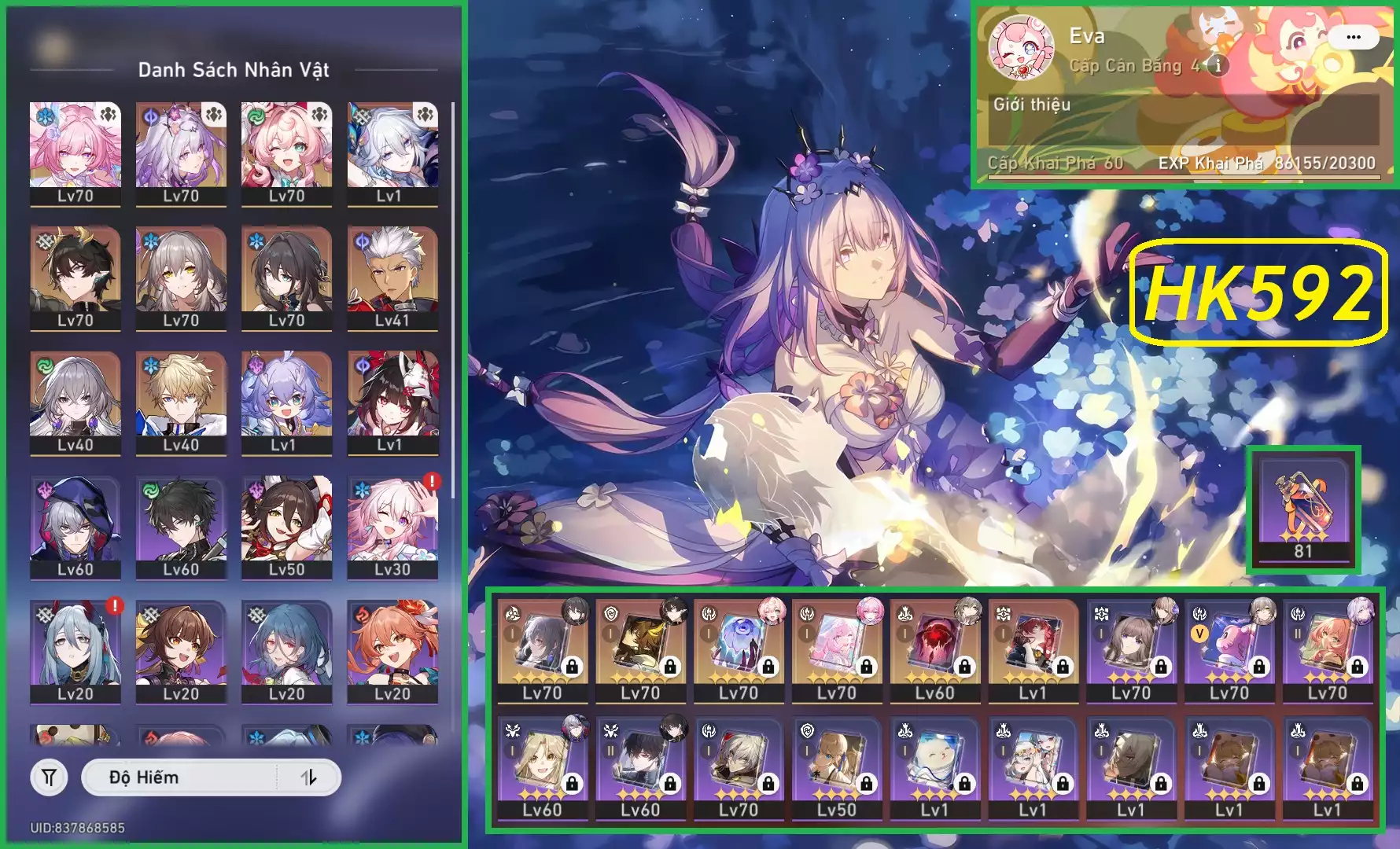Viewport: 1400px width, 849px height.
Task: Select the Lv1 character with fox mask
Action: click(392, 400)
